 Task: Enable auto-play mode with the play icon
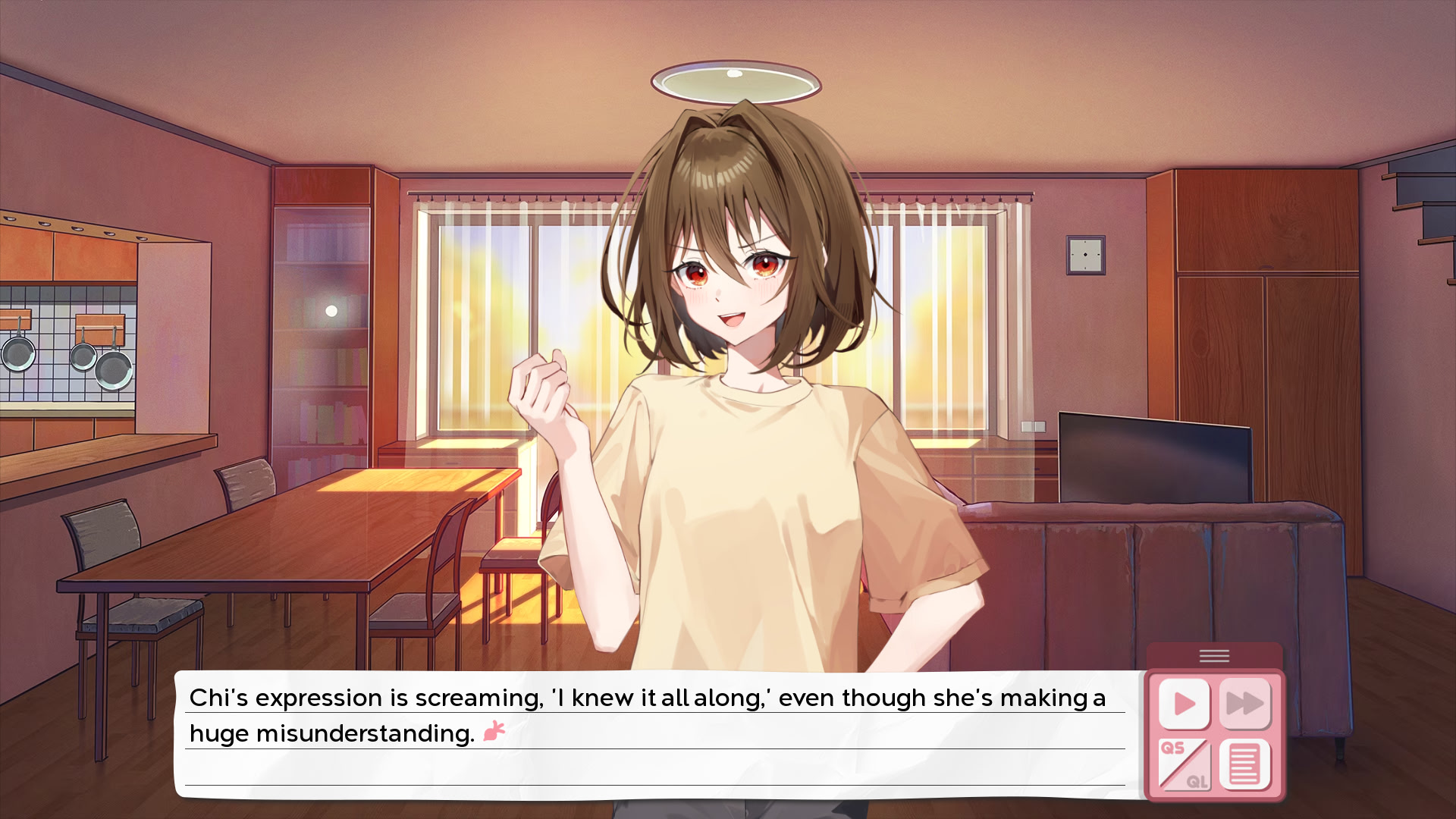coord(1185,702)
